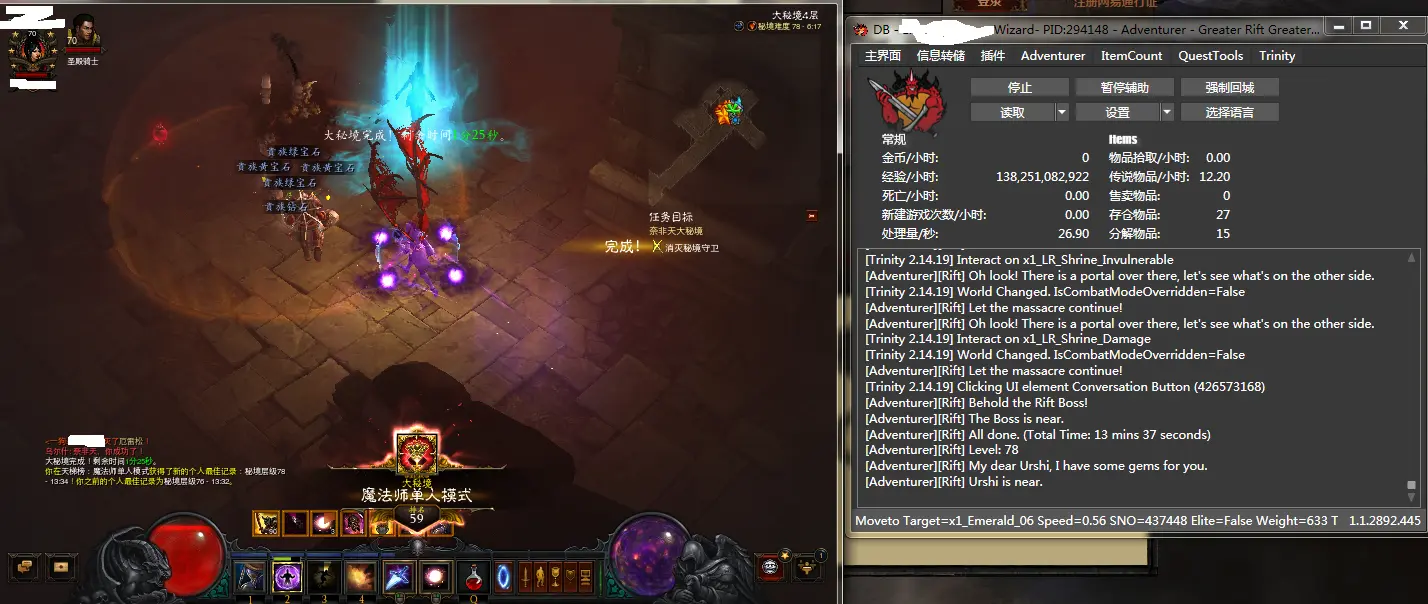Click the 强制回城 button

(x=1229, y=88)
